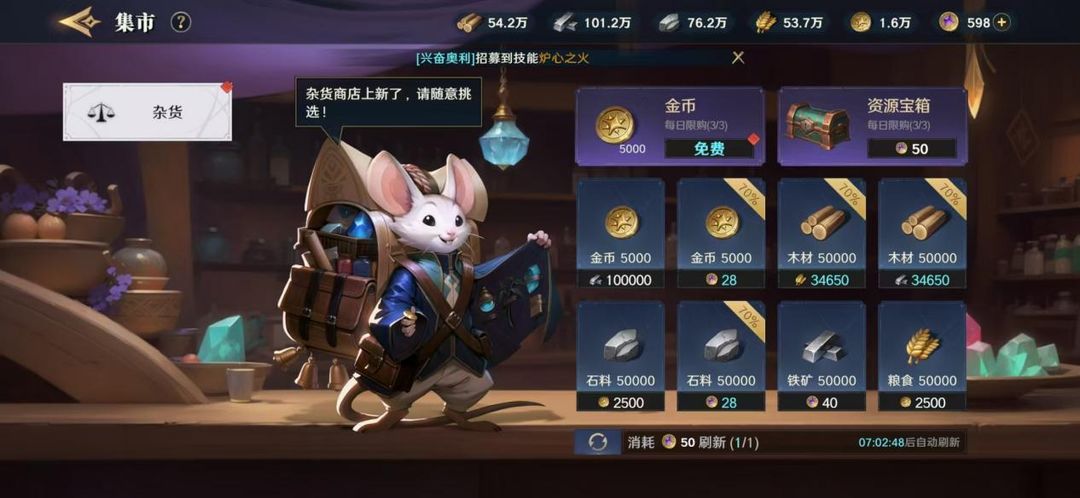Screen dimensions: 1080x498
Task: Claim the free 5000 gold coins
Action: (x=709, y=148)
